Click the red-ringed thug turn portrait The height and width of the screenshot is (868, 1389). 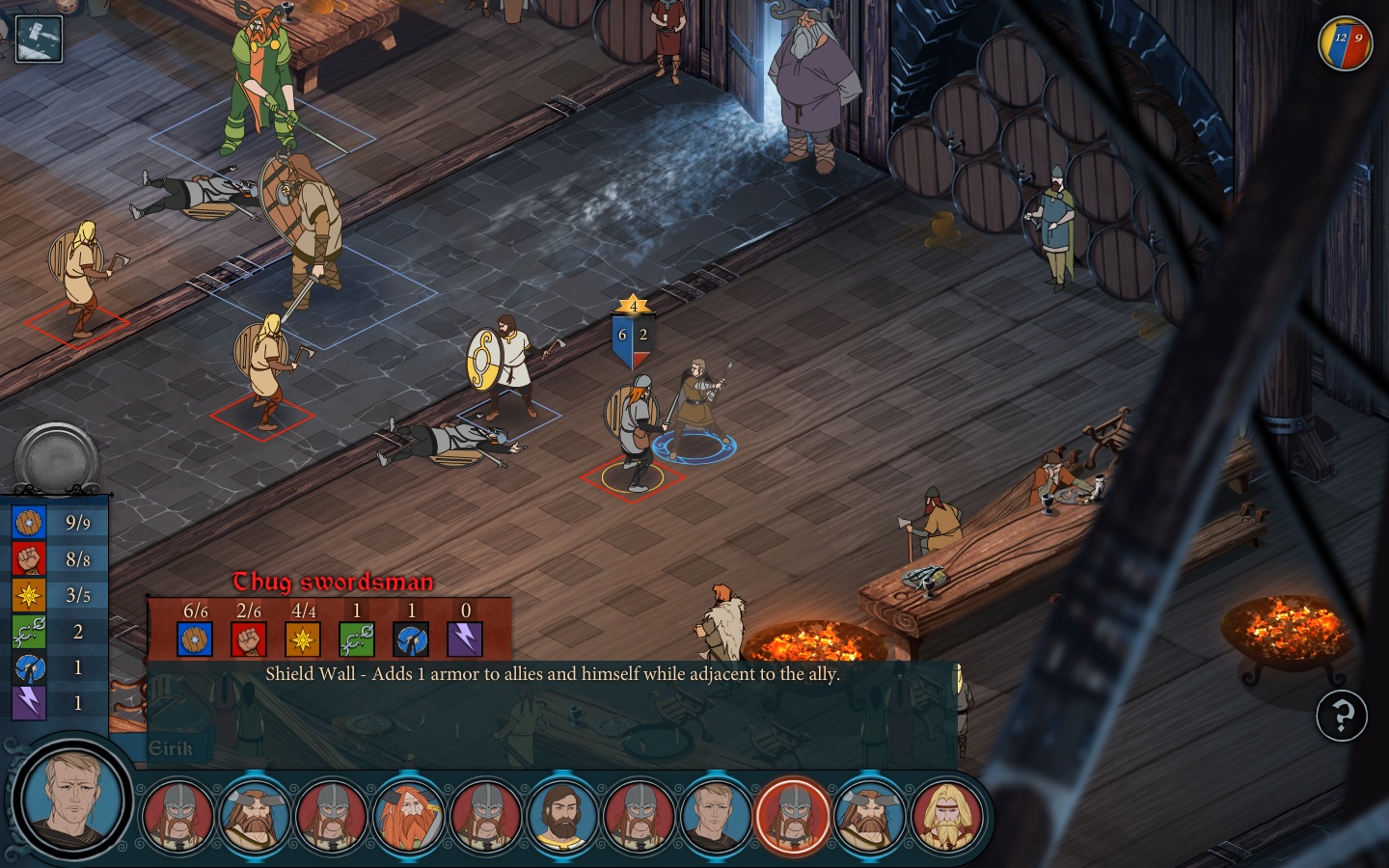coord(793,817)
